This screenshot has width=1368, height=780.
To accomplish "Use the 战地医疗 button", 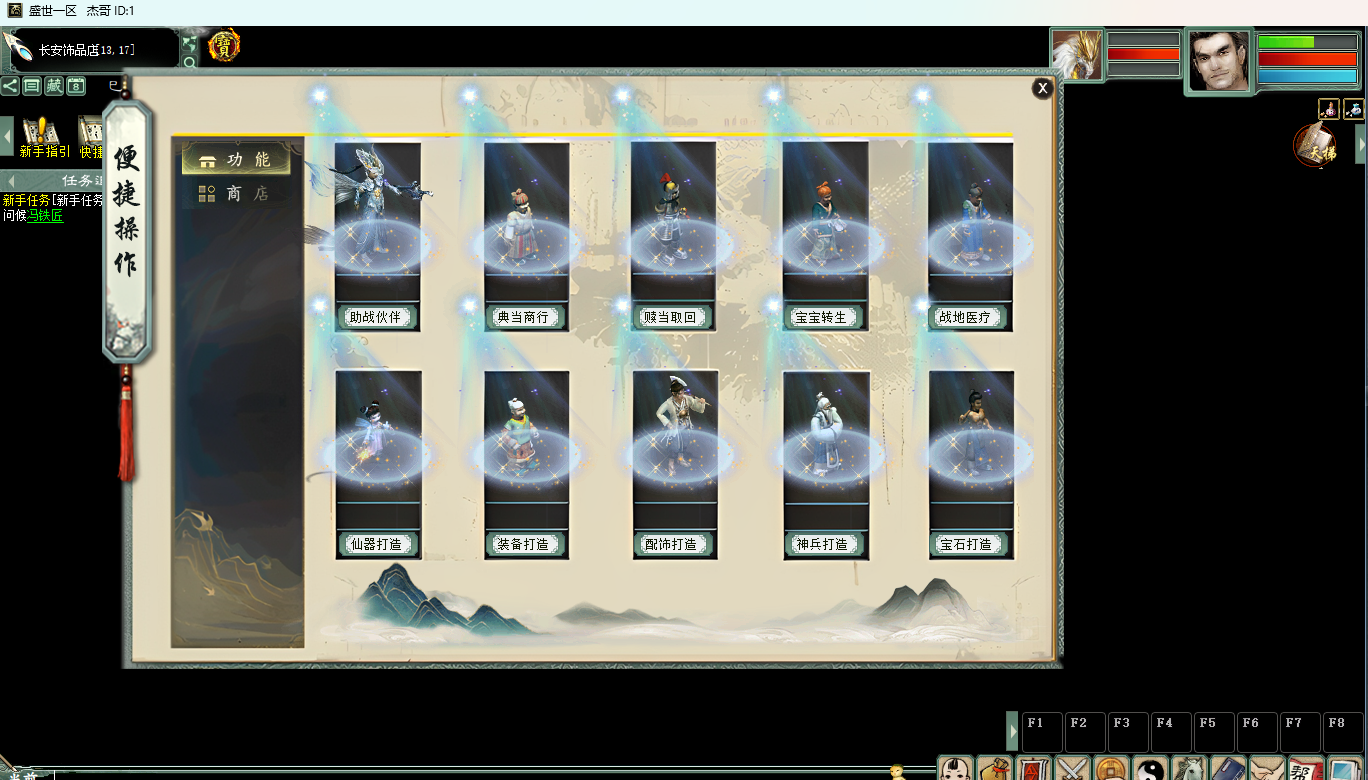I will [966, 318].
